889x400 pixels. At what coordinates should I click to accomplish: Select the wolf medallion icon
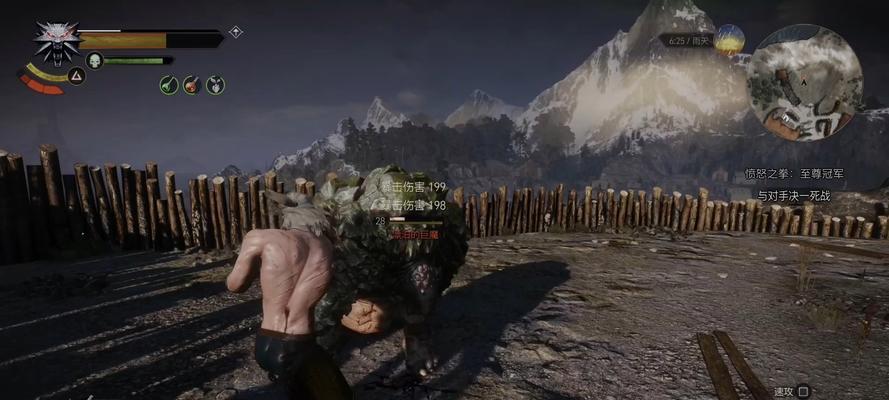point(56,42)
